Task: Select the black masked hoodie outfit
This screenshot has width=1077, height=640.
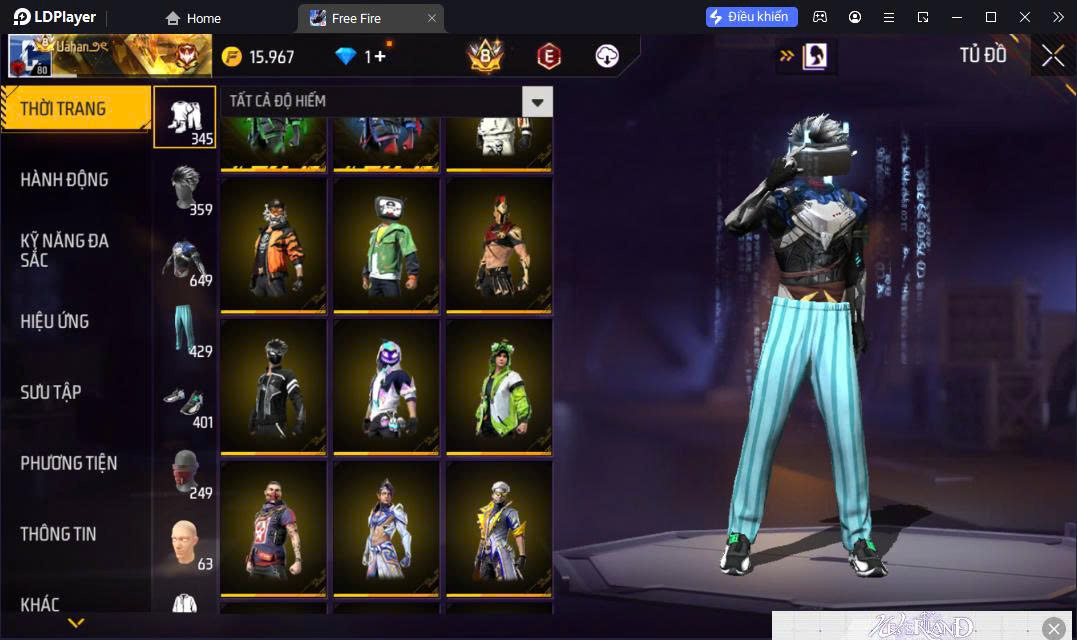Action: click(273, 387)
